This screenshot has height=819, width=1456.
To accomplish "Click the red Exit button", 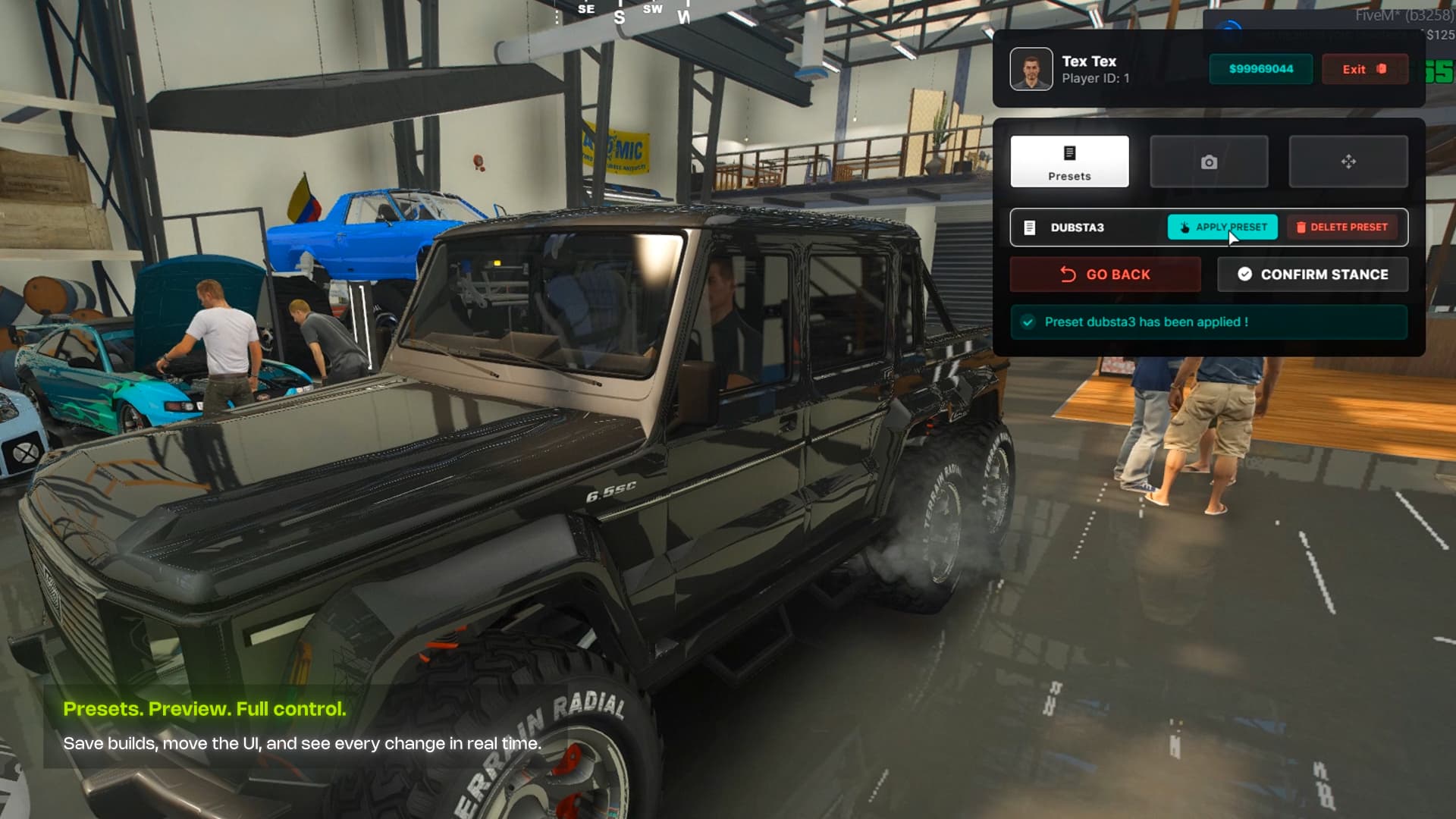I will pos(1365,69).
